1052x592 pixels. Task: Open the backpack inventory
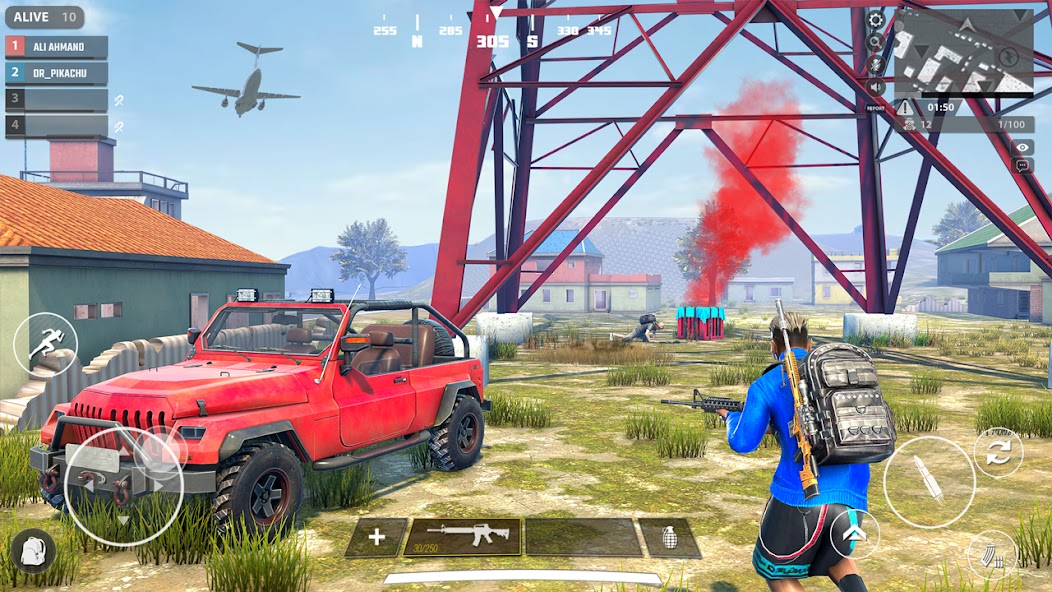(33, 551)
